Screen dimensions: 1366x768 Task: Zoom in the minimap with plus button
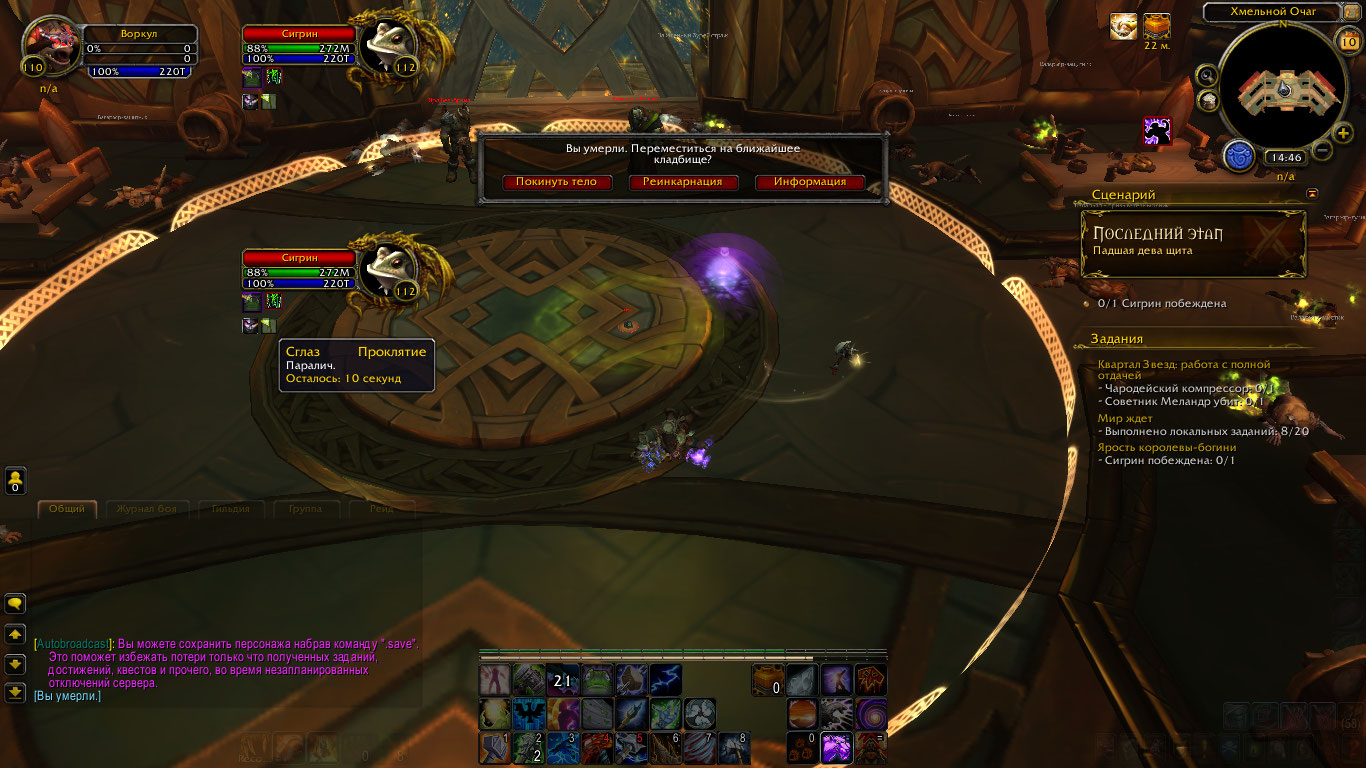click(1343, 133)
